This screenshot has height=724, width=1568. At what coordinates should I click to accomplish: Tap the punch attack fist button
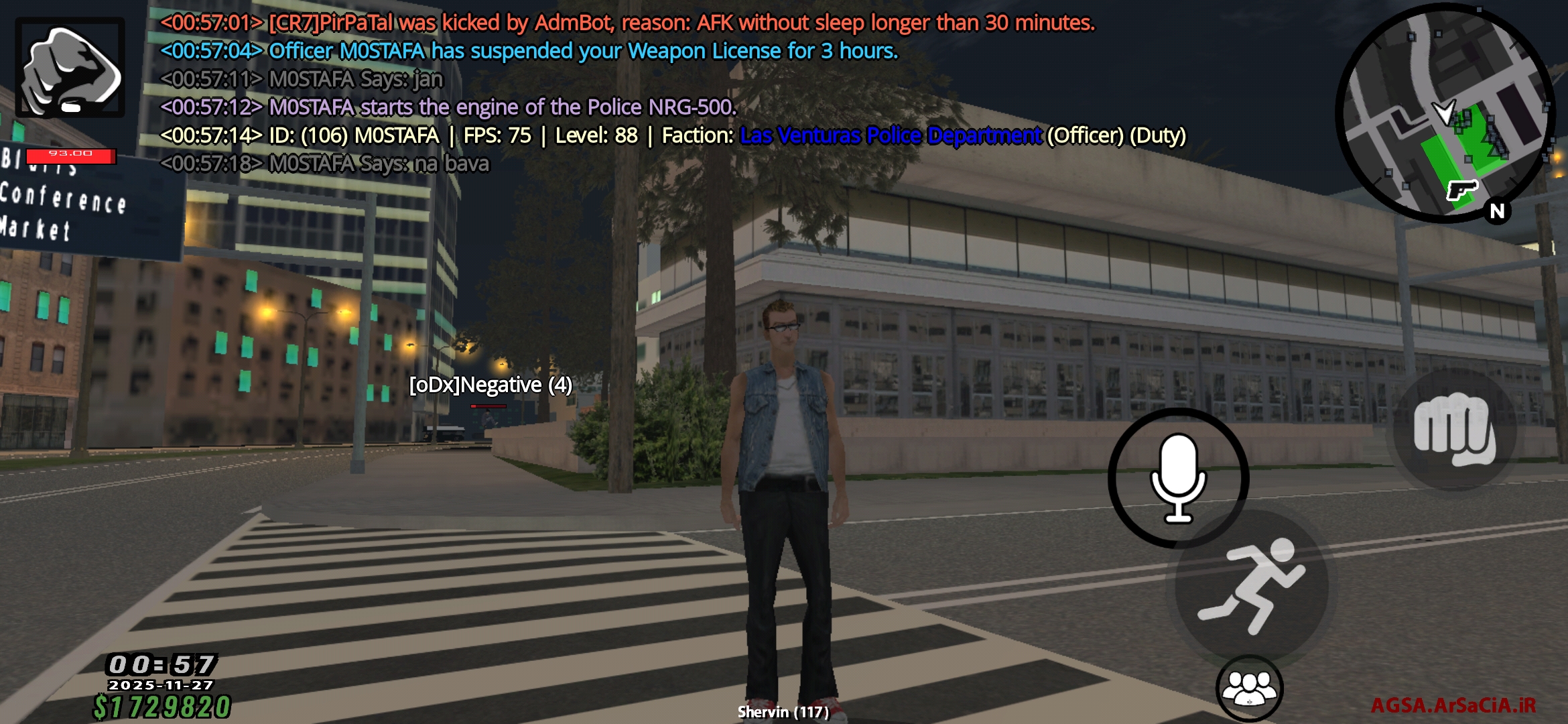(x=1454, y=430)
